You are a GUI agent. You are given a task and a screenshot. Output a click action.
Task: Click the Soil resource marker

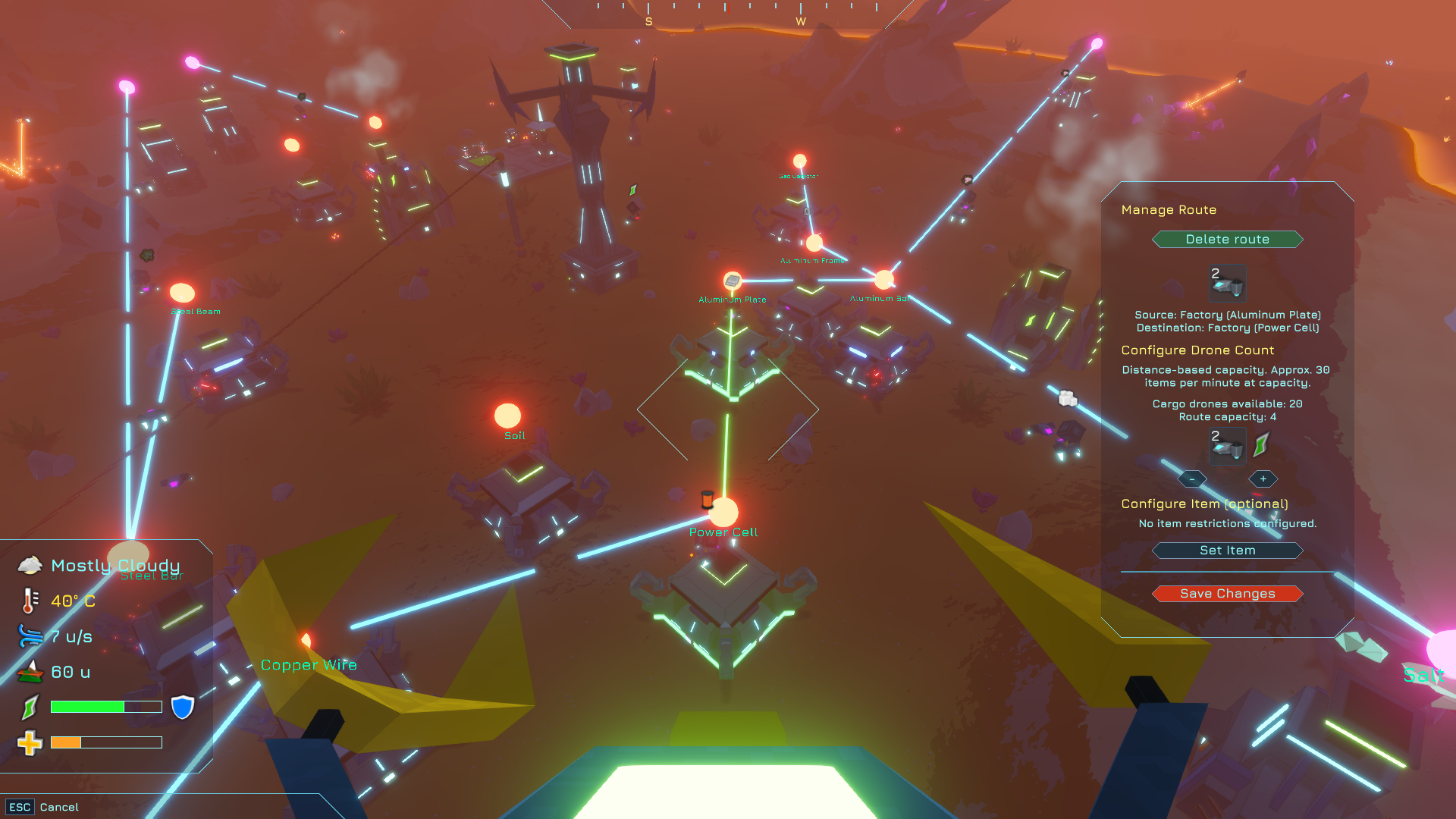(x=507, y=416)
